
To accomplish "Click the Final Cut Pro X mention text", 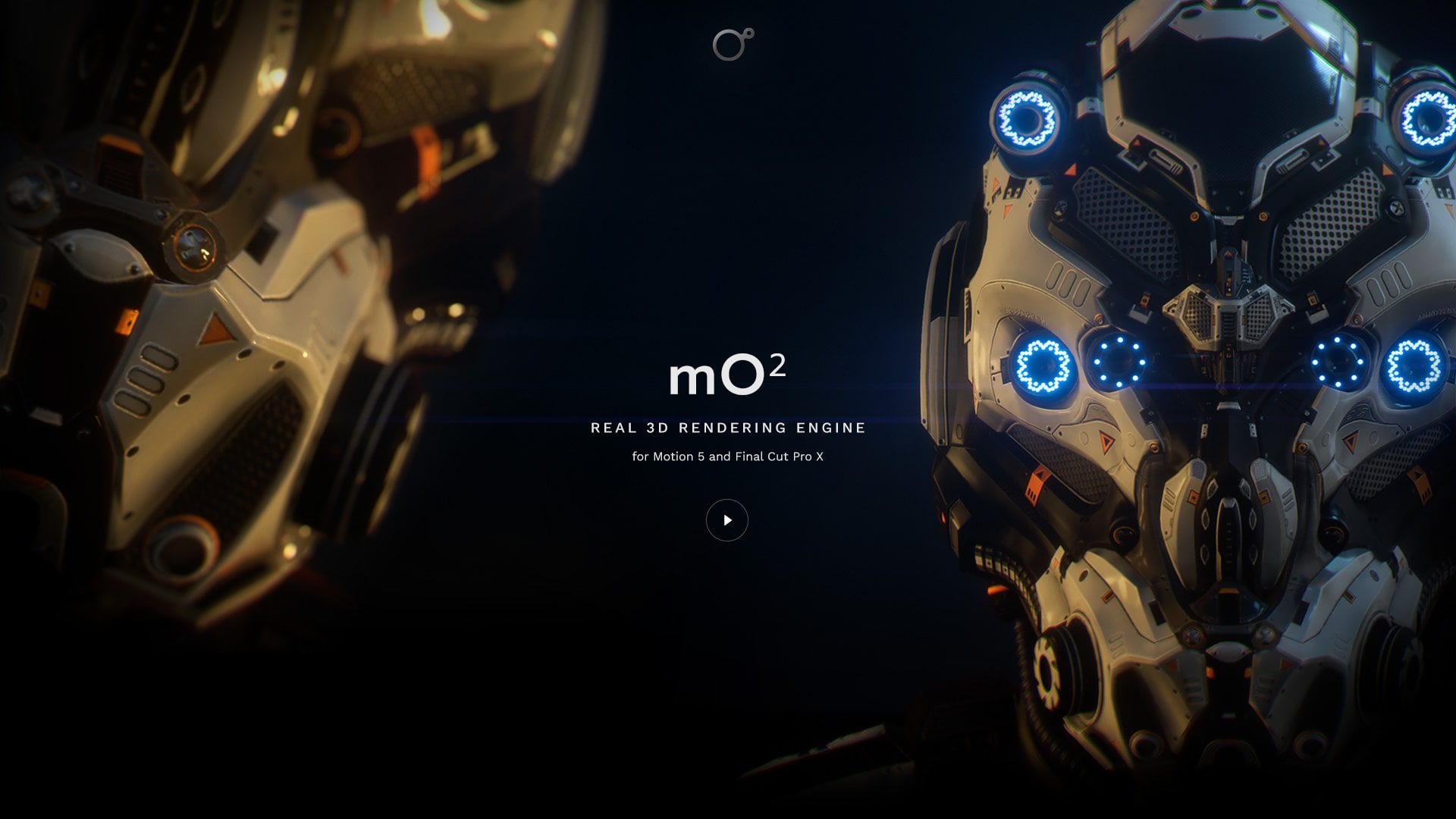I will tap(781, 457).
